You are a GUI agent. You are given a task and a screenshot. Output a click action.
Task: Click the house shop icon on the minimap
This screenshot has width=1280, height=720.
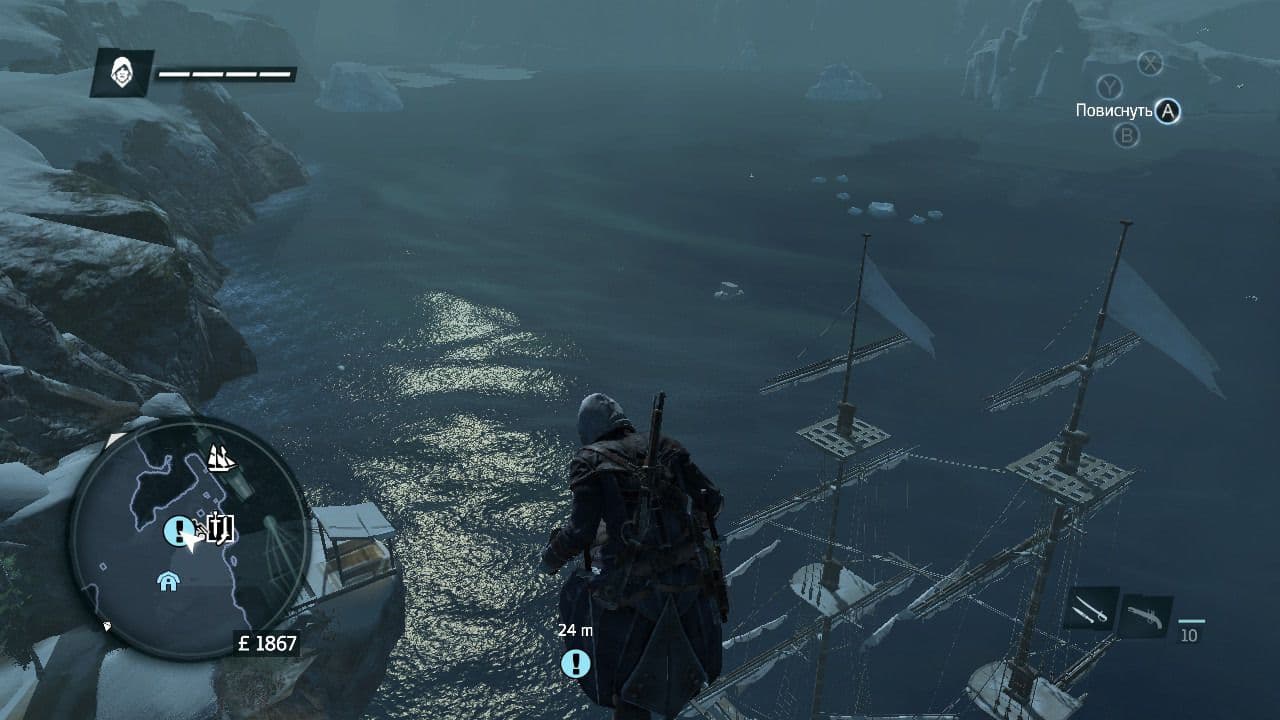pyautogui.click(x=167, y=581)
